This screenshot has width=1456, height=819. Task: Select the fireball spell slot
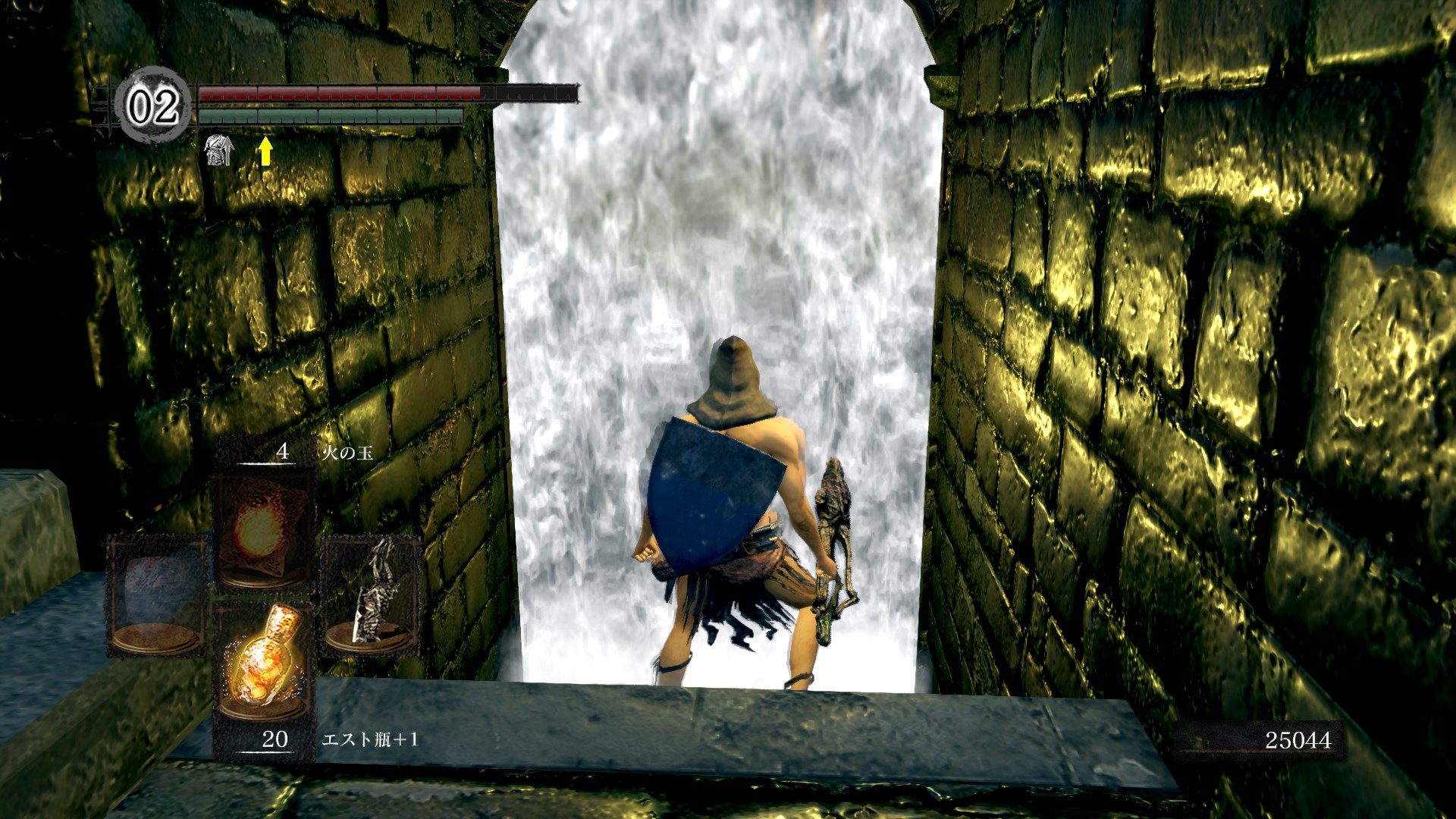pos(262,530)
